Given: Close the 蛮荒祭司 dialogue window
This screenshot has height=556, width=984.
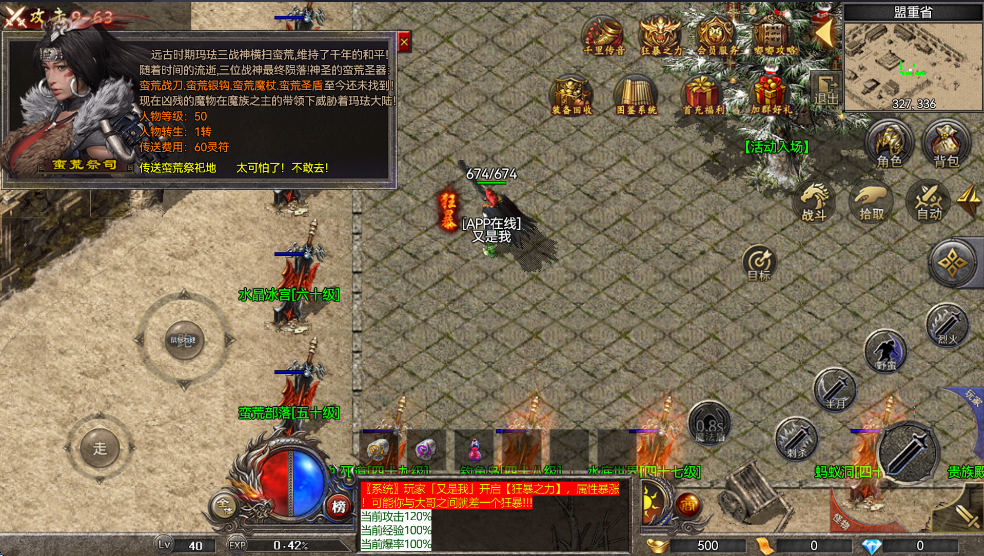Looking at the screenshot, I should point(404,42).
